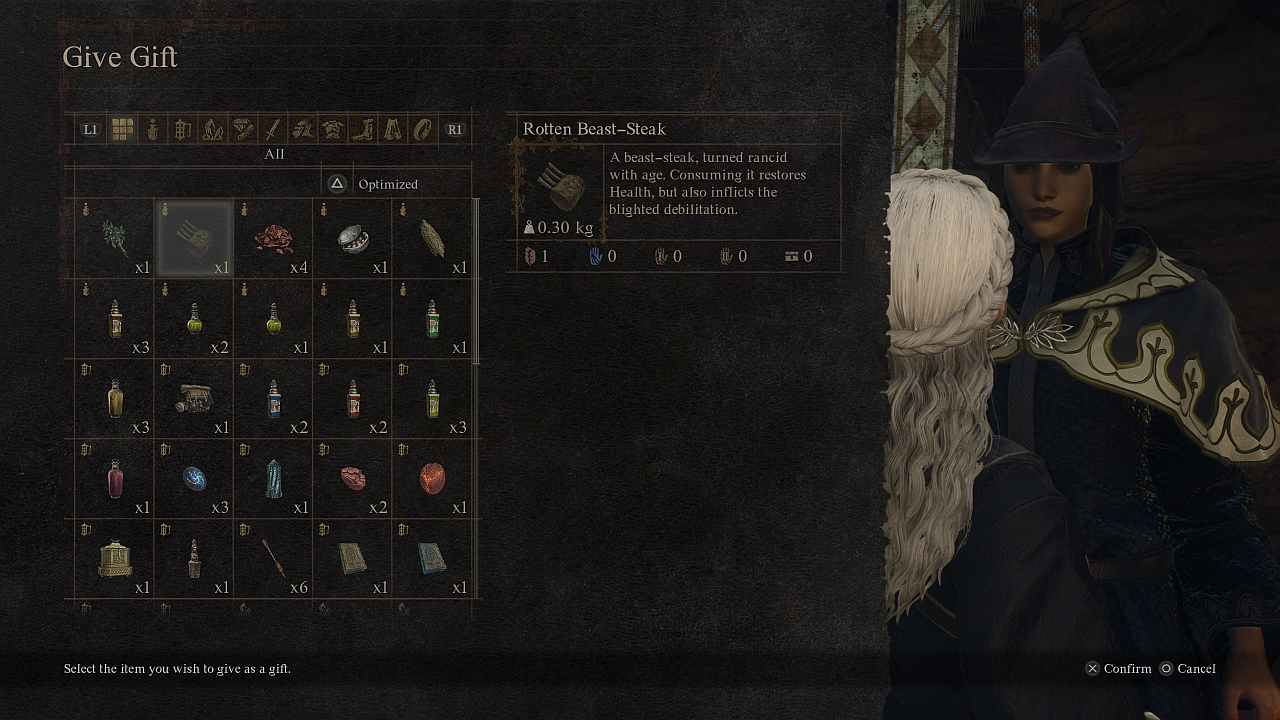Click the R1 shoulder button prompt
The image size is (1280, 720).
(454, 129)
